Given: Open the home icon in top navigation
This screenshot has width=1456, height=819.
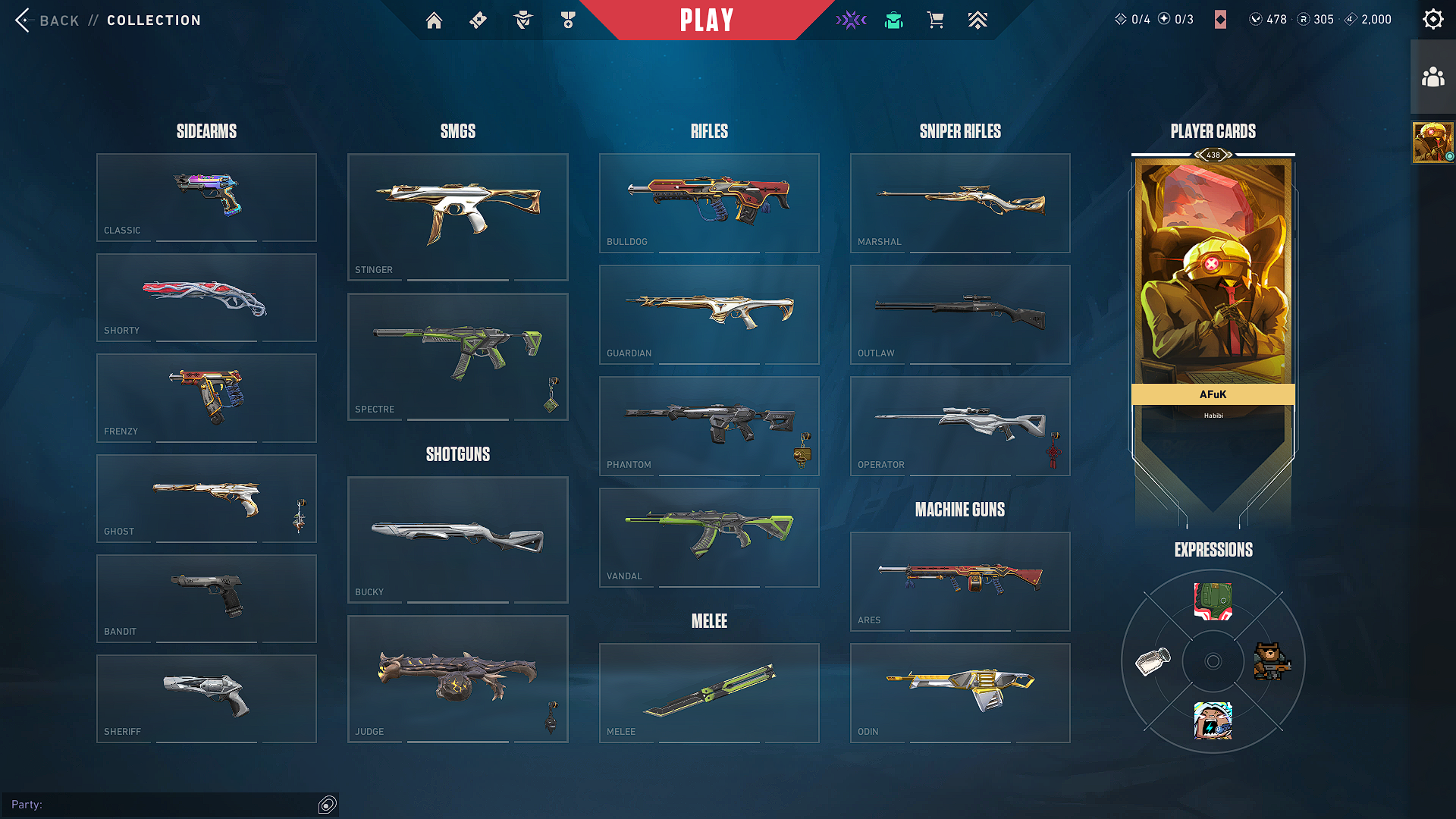Looking at the screenshot, I should [434, 20].
